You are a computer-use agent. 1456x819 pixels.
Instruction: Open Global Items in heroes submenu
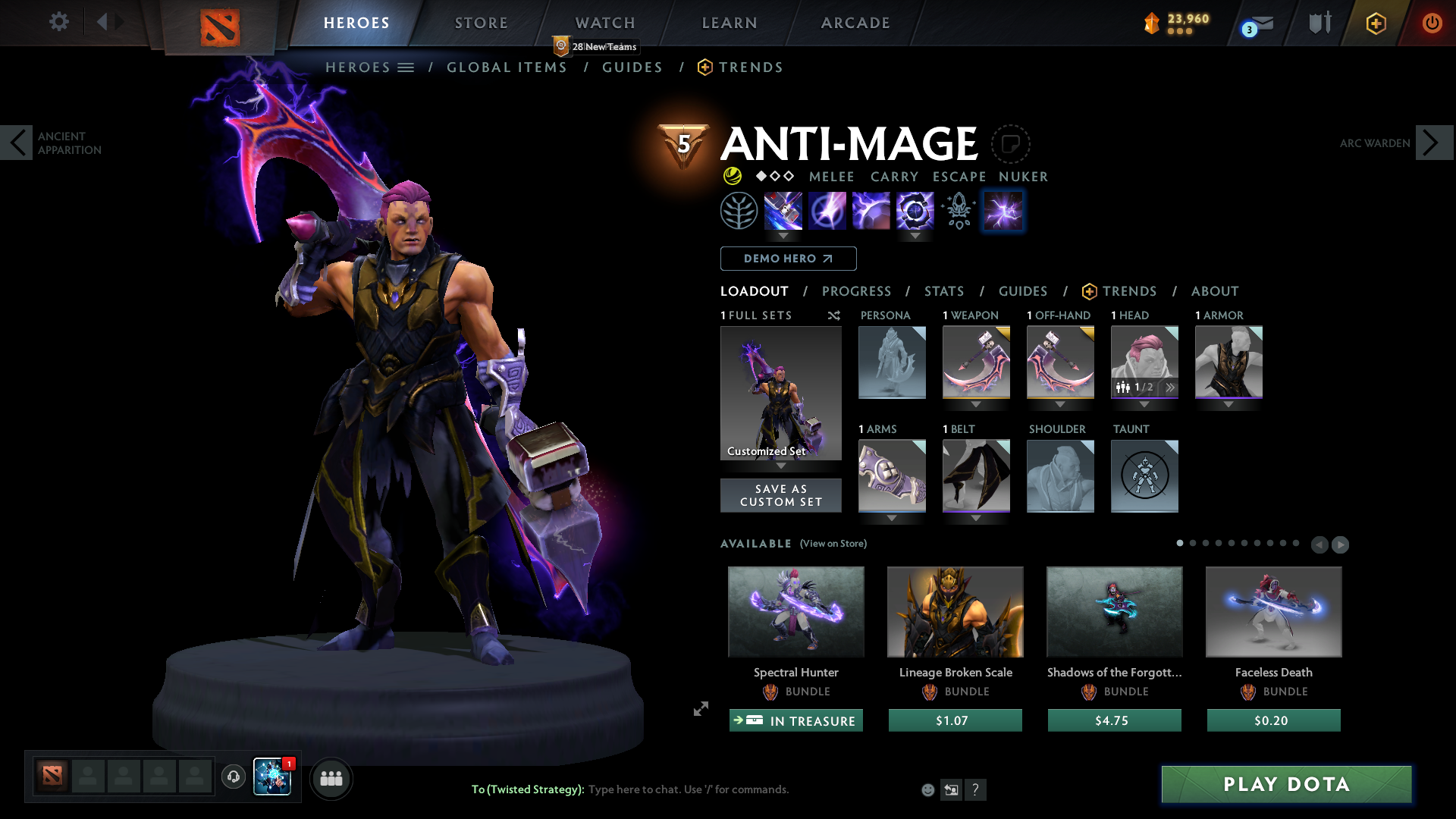point(507,67)
